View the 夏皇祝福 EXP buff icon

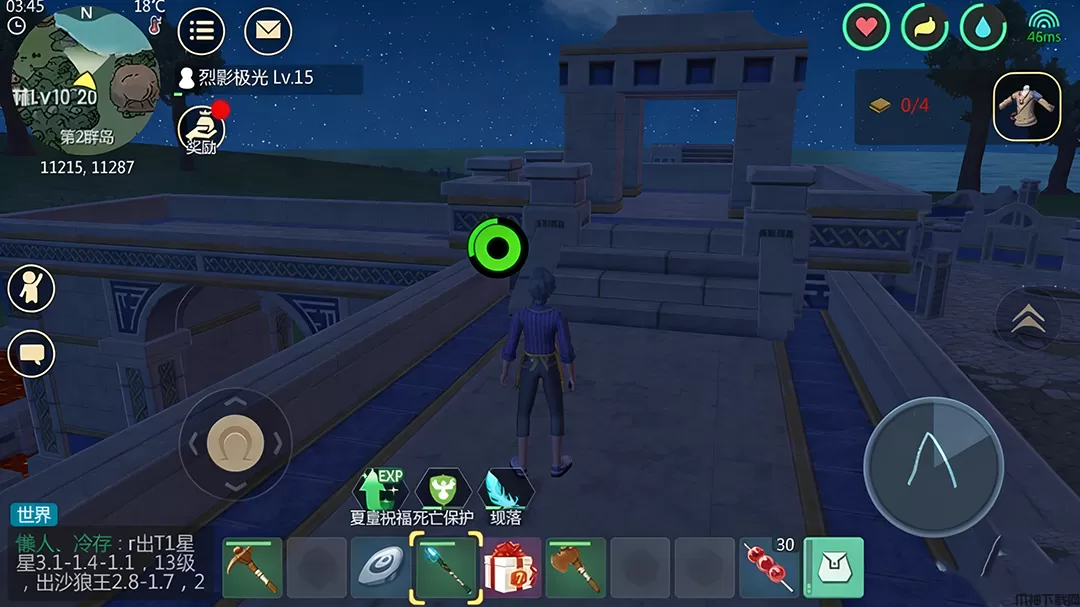tap(379, 490)
